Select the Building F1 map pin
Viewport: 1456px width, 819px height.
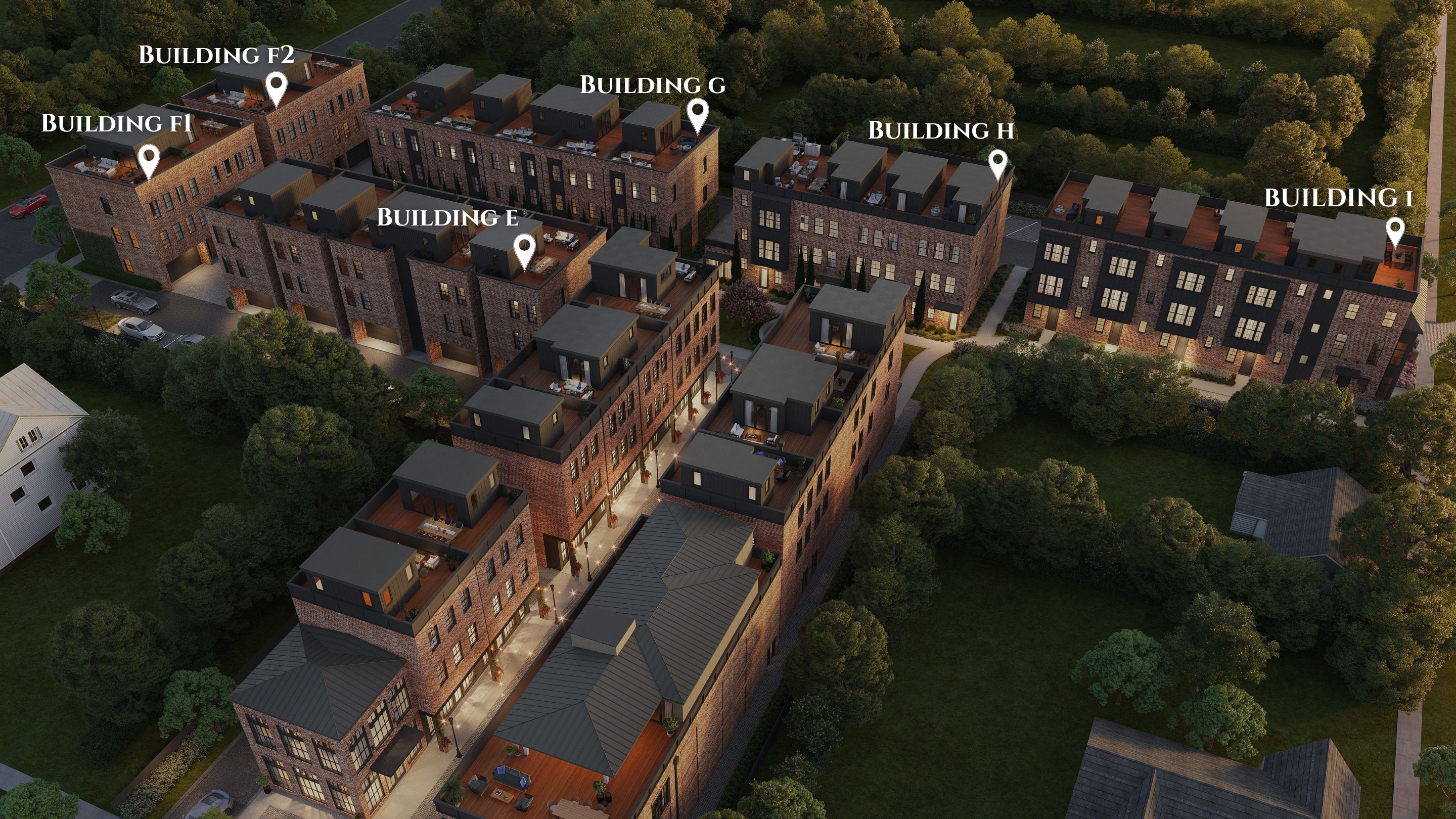[149, 159]
